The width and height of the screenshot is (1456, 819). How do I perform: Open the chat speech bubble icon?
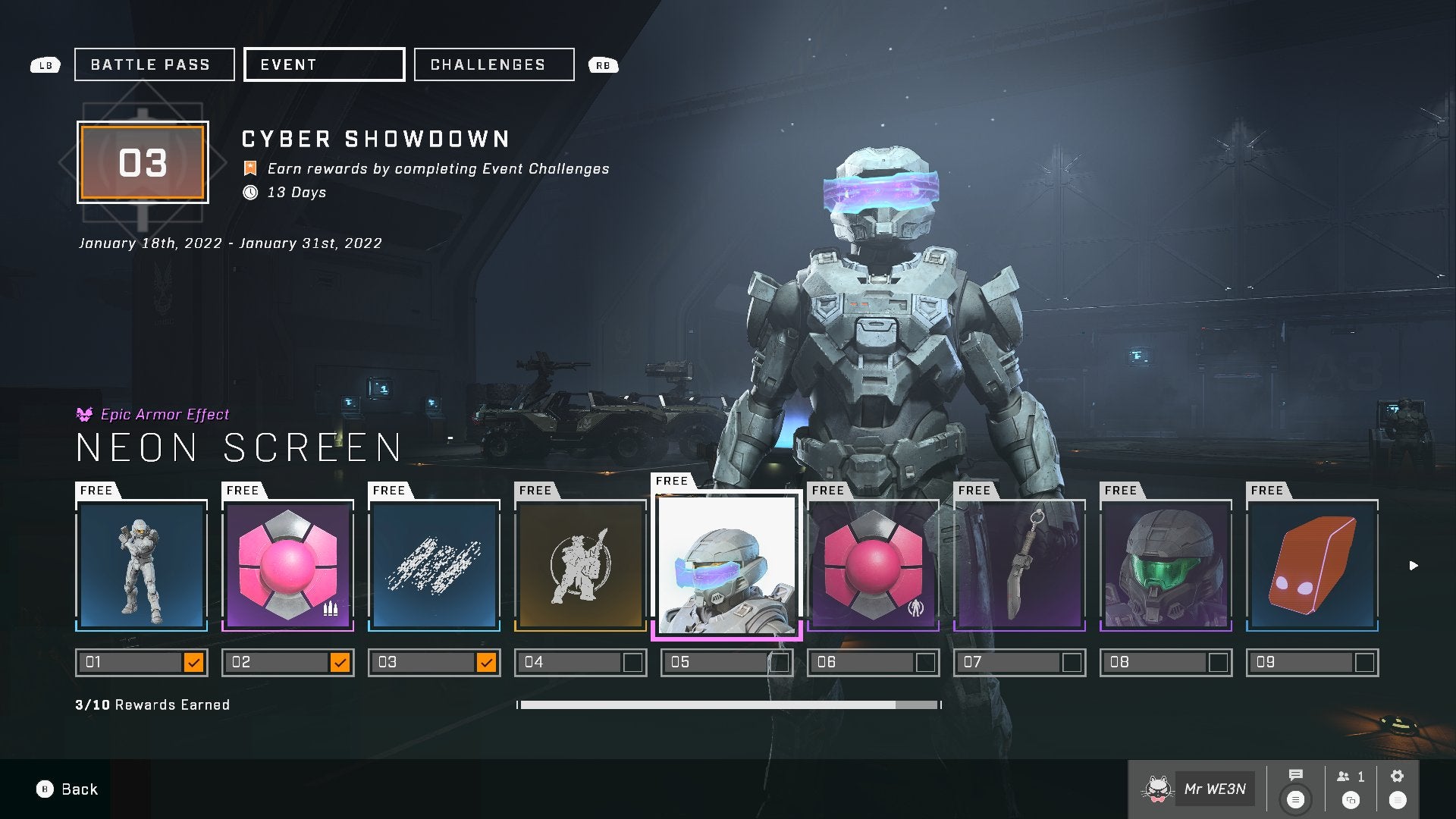coord(1295,776)
